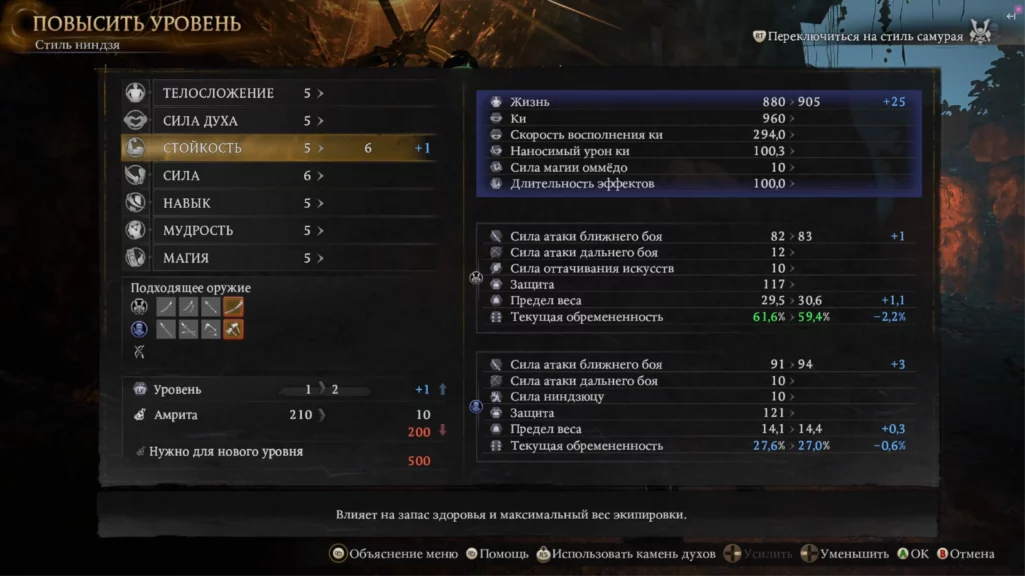Image resolution: width=1025 pixels, height=576 pixels.
Task: Select the Телосложение stat row
Action: pos(218,93)
